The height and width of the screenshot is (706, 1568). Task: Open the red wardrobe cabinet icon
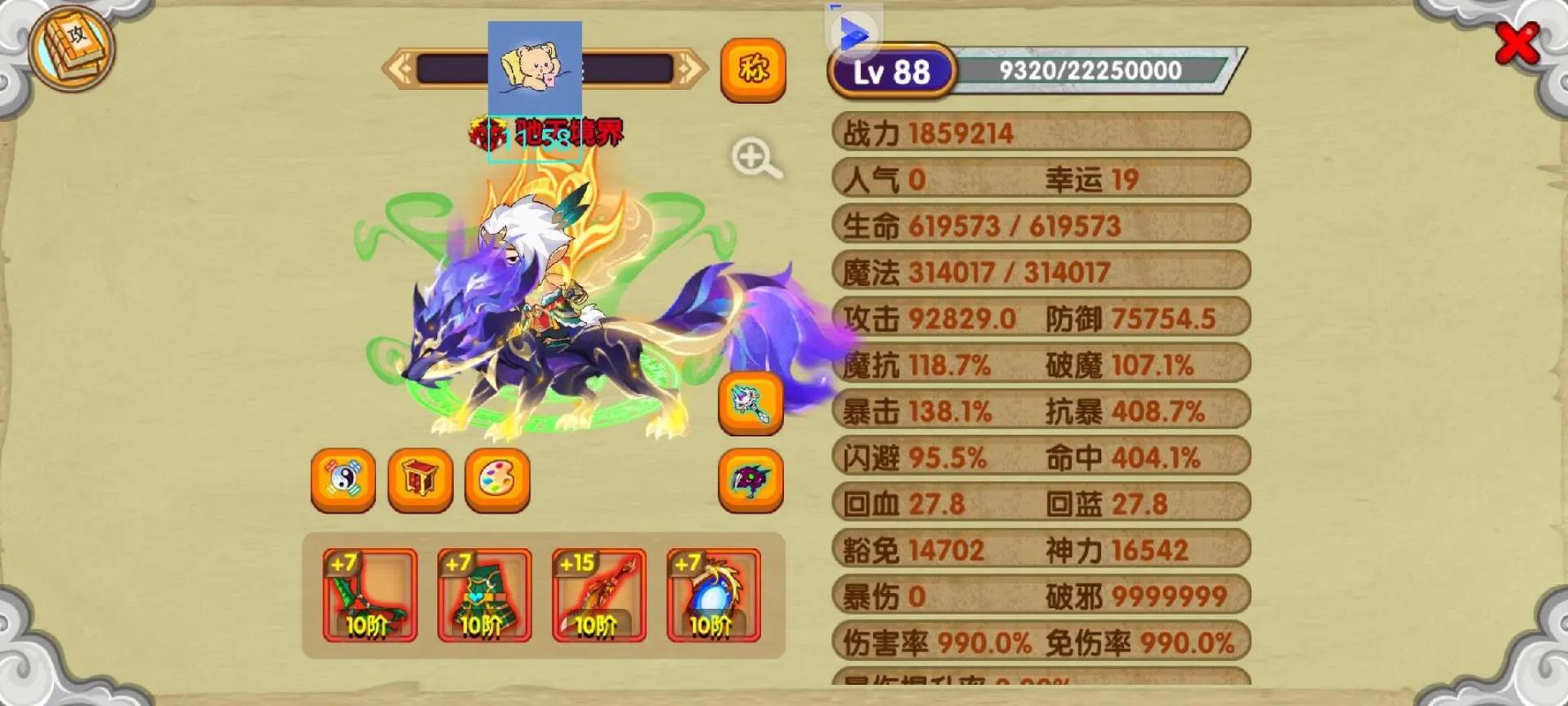(x=419, y=481)
